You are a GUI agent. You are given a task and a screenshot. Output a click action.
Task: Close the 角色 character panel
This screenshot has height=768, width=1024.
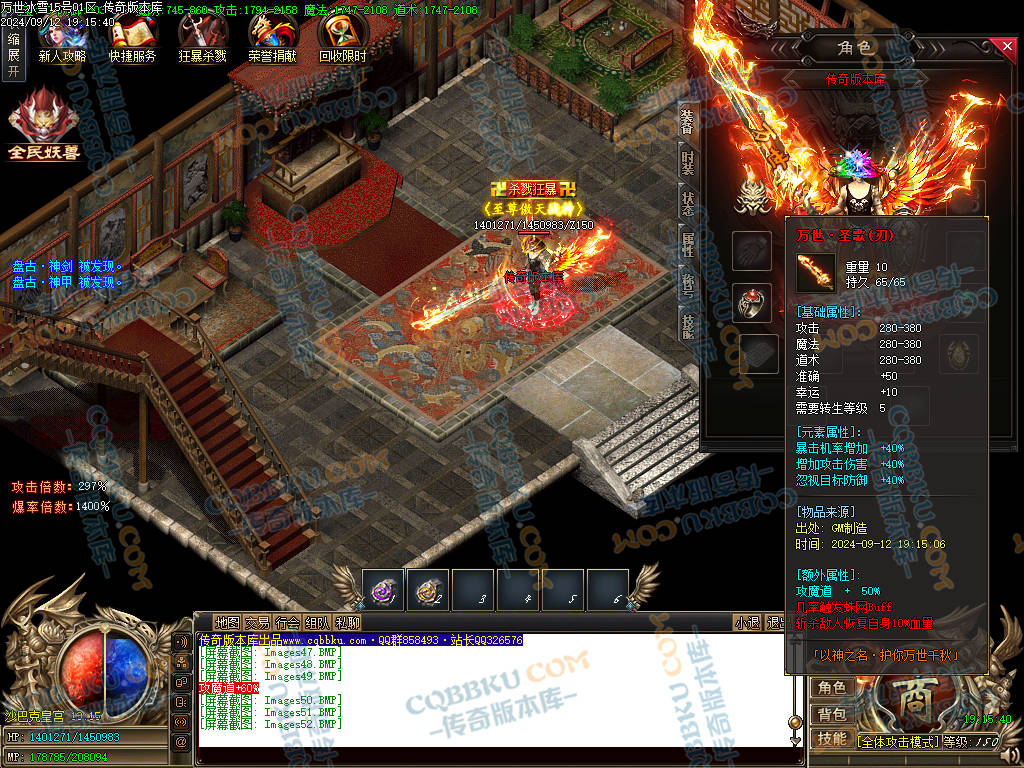pos(1007,46)
